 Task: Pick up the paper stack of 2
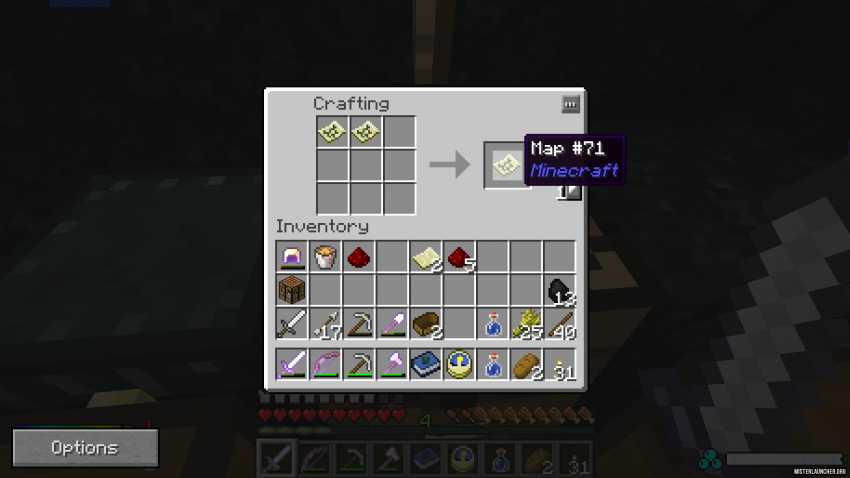(425, 258)
